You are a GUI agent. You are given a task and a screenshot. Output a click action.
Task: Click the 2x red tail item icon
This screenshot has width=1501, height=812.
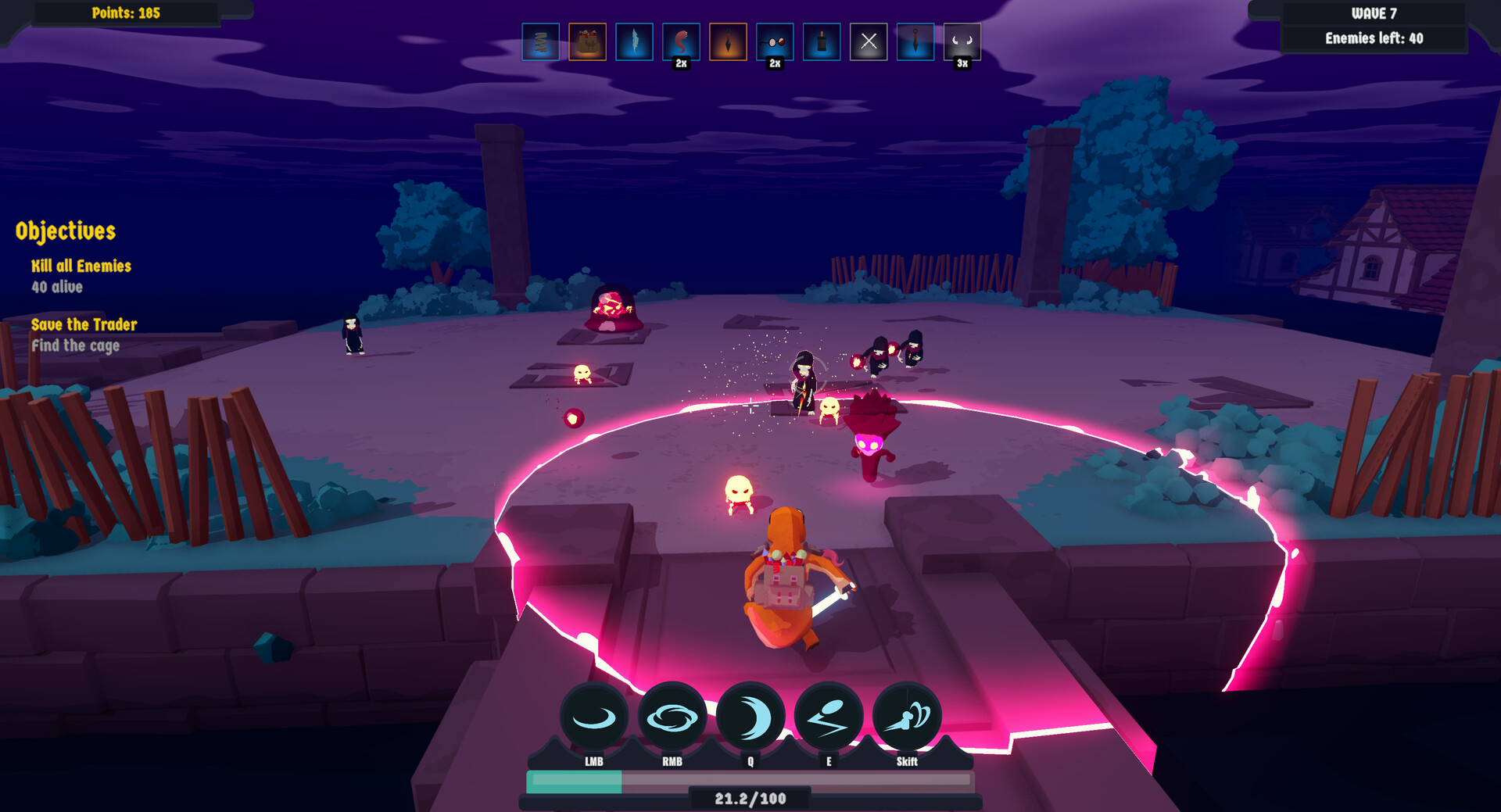682,43
